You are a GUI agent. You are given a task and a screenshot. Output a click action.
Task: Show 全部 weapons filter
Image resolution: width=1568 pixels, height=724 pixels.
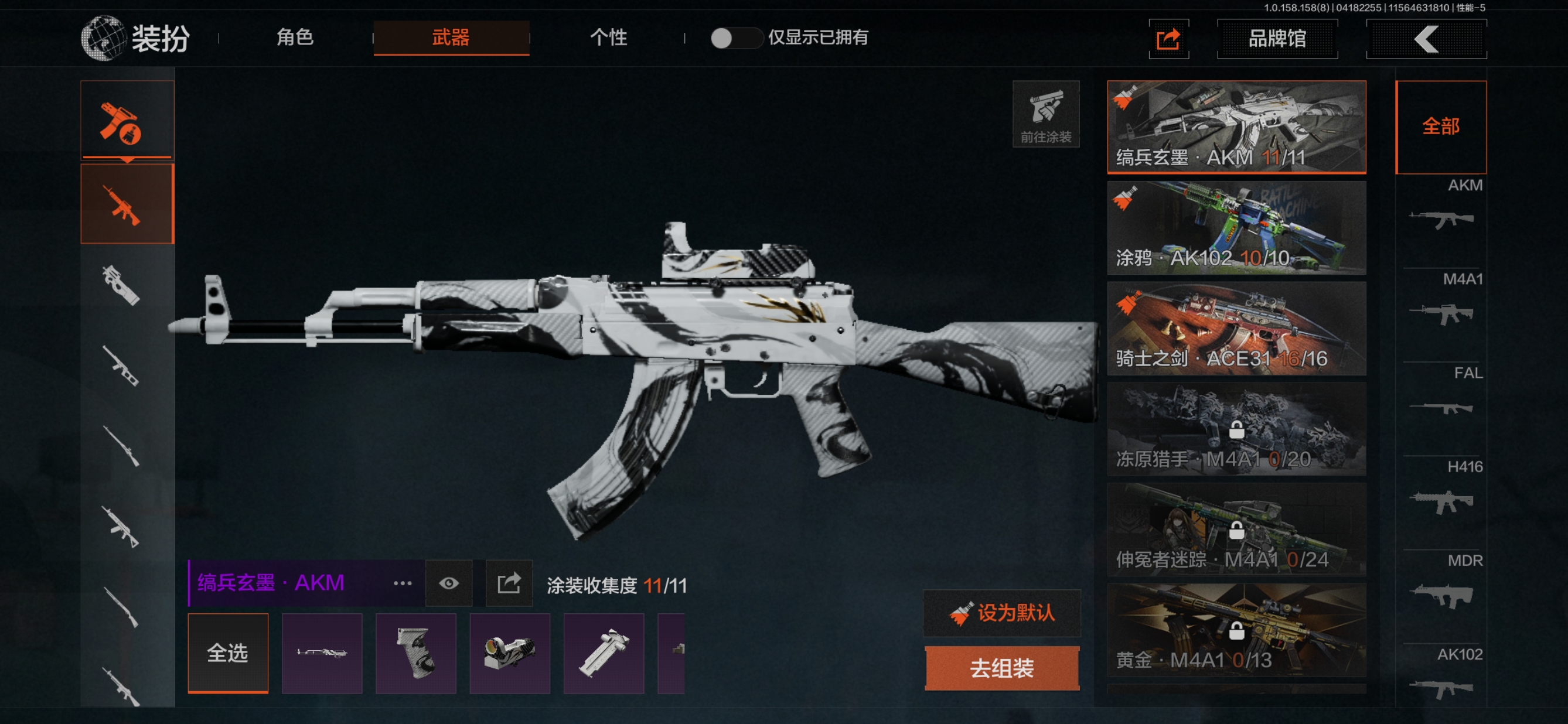pos(1440,127)
